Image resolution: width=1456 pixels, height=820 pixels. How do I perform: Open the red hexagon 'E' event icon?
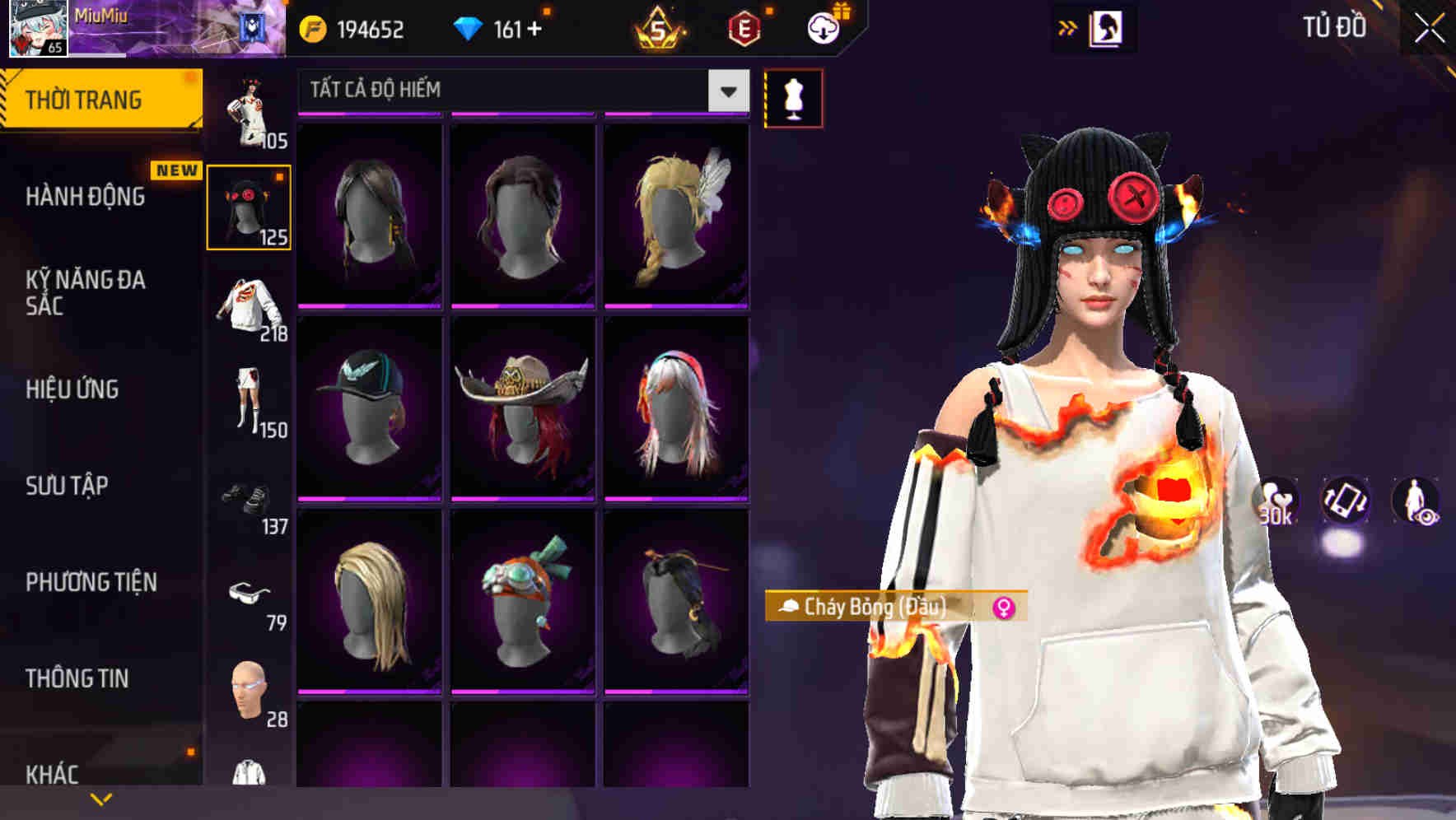point(744,30)
